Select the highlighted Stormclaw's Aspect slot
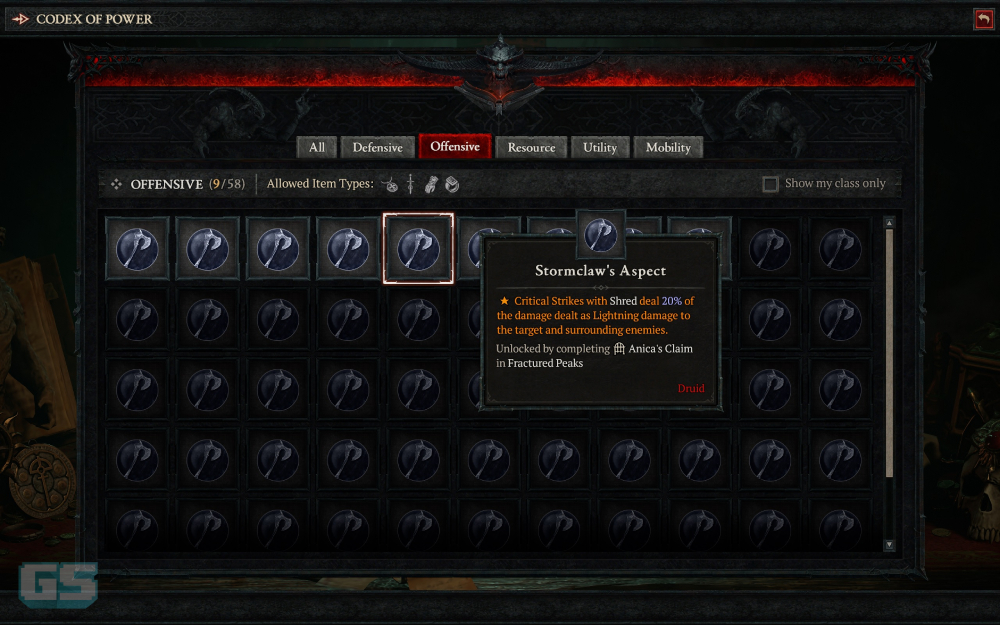Viewport: 1000px width, 625px height. tap(418, 248)
